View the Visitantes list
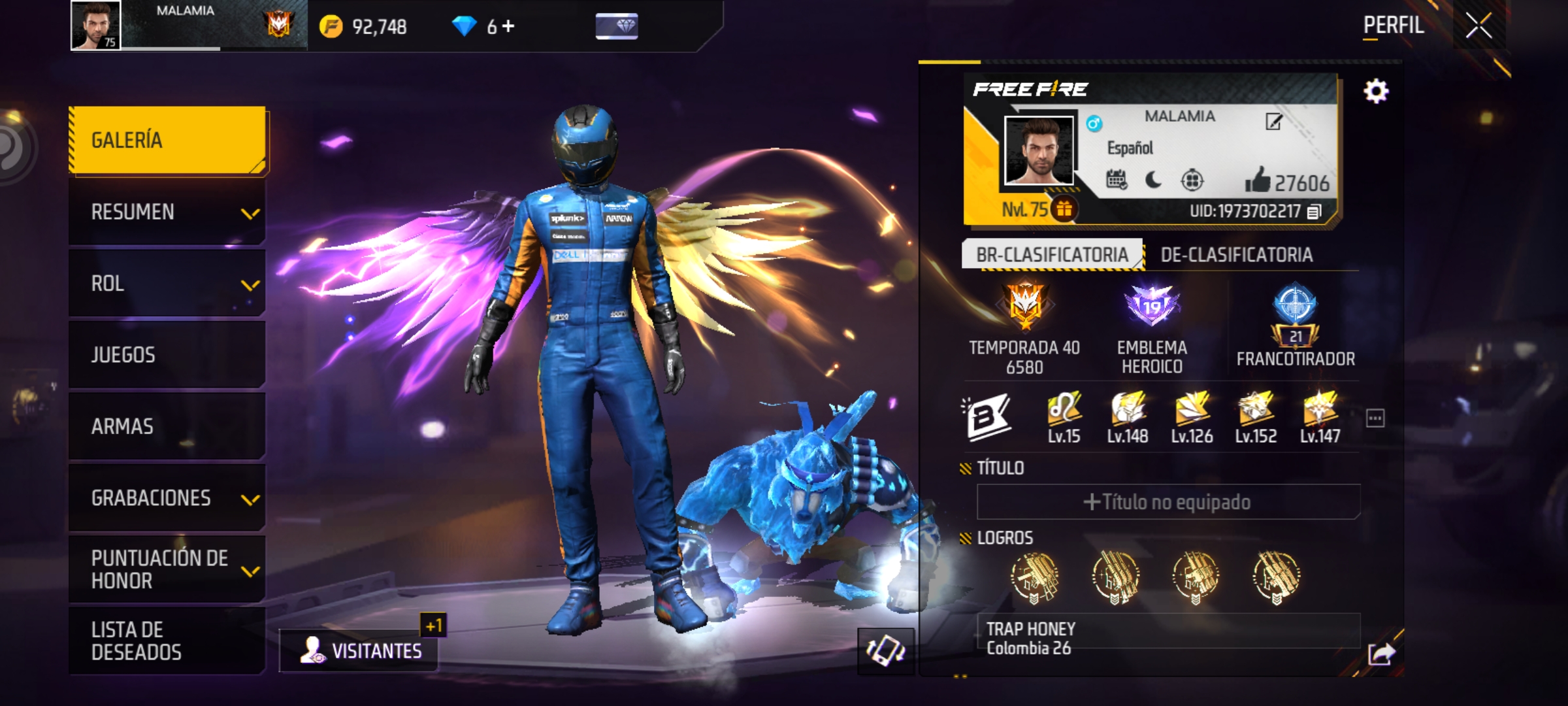The height and width of the screenshot is (706, 1568). coord(359,650)
